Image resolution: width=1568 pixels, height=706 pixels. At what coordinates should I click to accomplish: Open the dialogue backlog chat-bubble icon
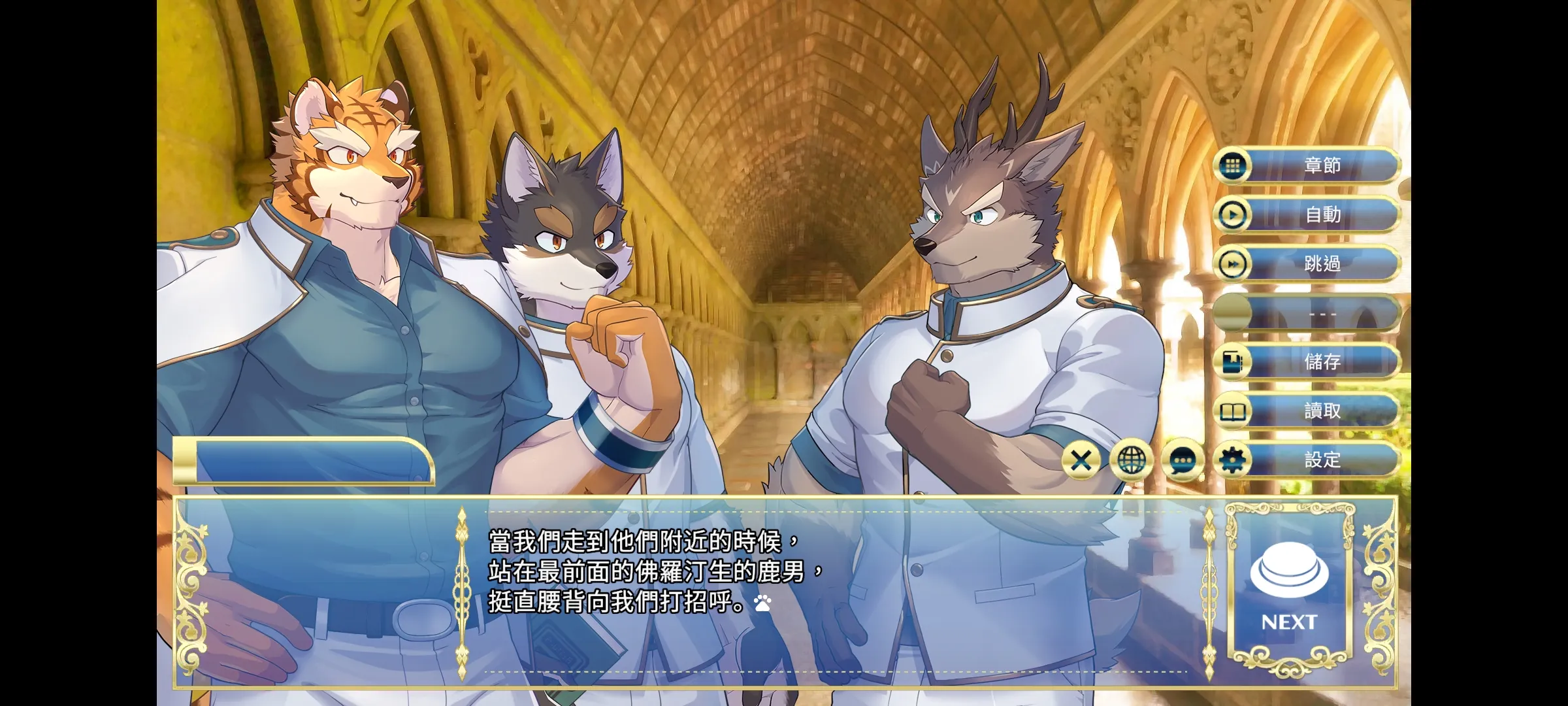1183,460
